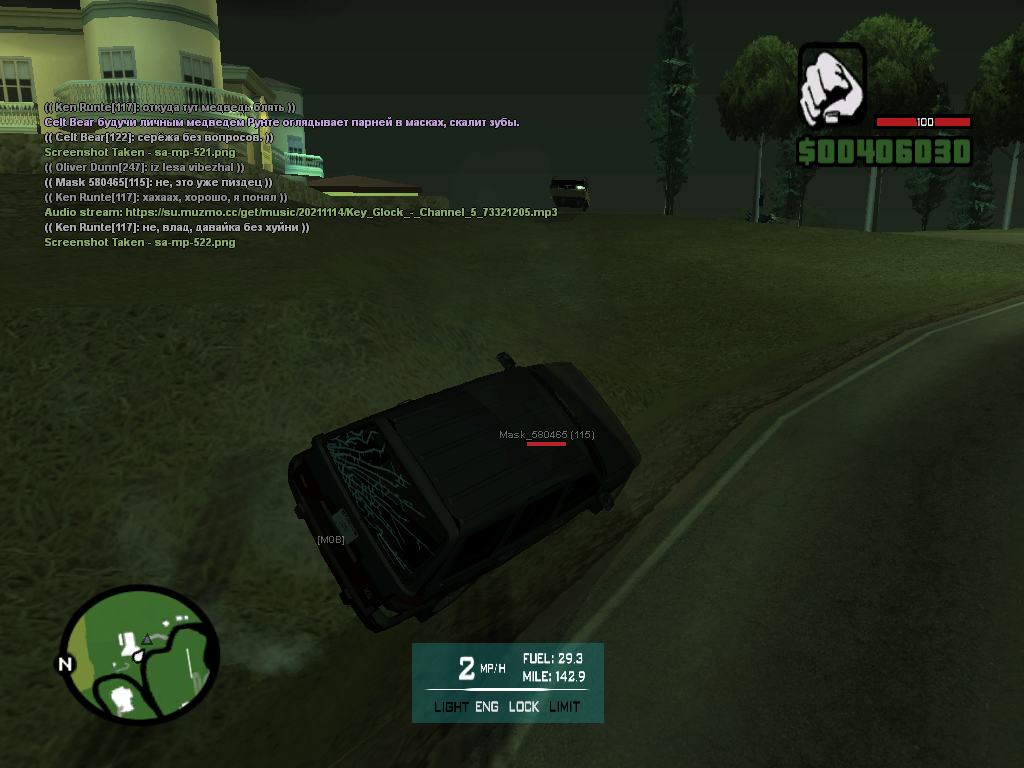This screenshot has height=768, width=1024.
Task: Open the Audio stream mp3 link in chat
Action: [341, 212]
